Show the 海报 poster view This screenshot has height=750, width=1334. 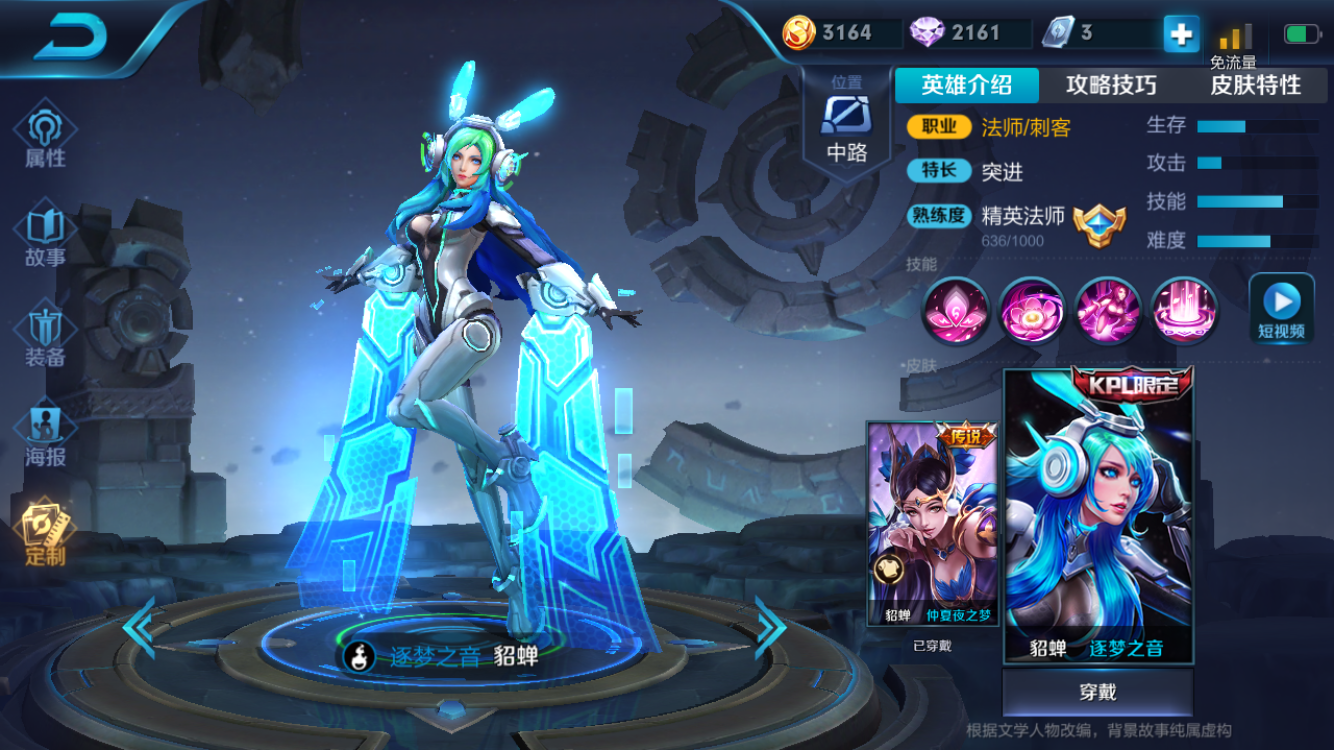pos(45,435)
